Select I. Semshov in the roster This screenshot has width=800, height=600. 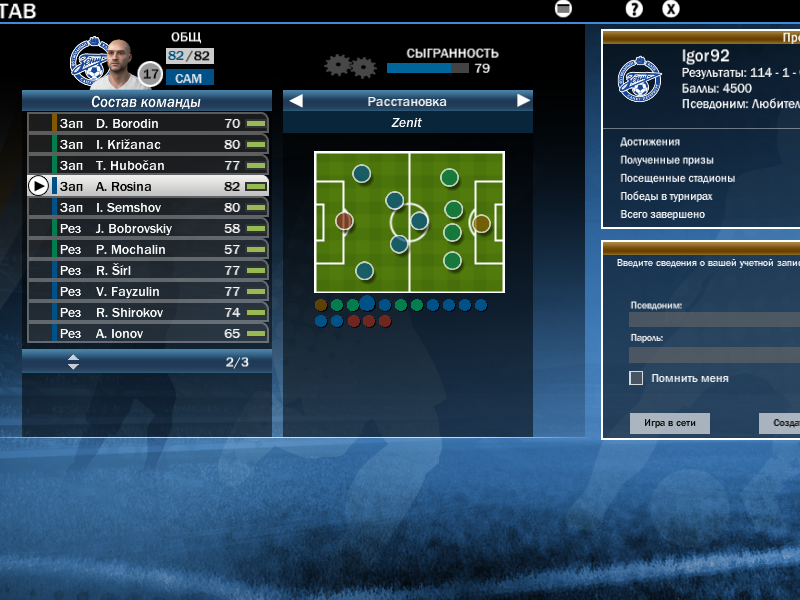click(x=148, y=207)
